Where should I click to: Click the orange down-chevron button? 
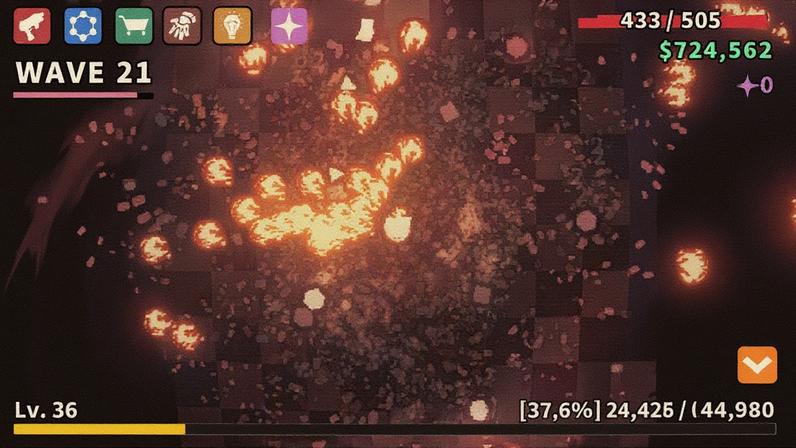point(757,365)
